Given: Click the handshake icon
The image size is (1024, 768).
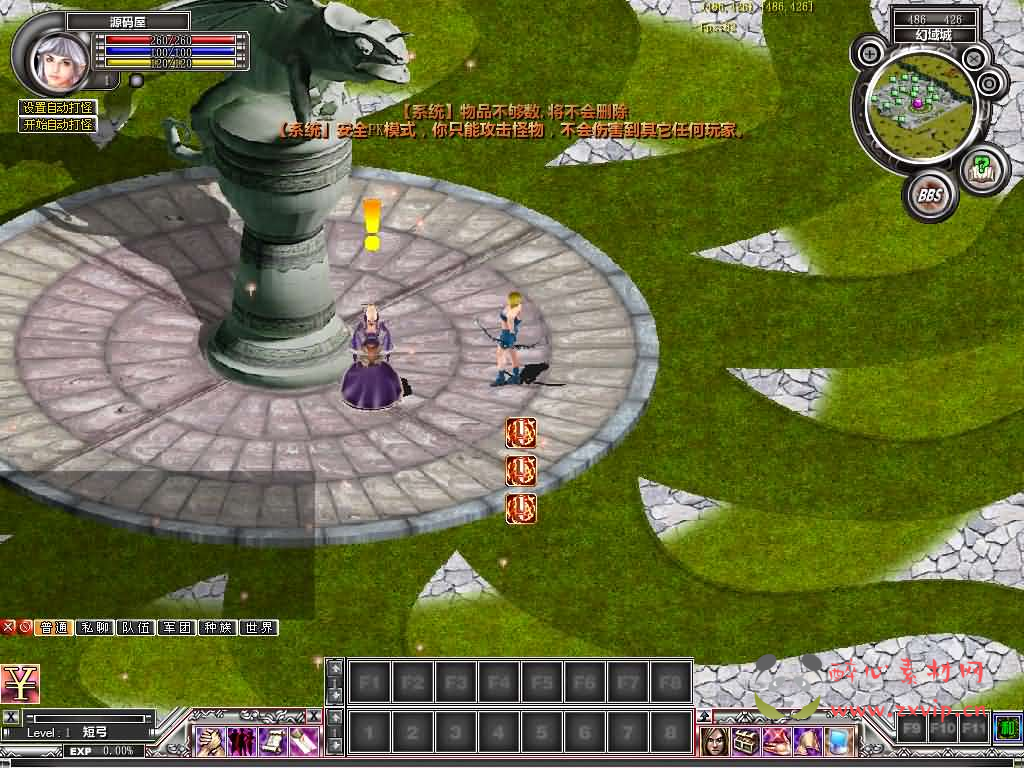Looking at the screenshot, I should click(x=210, y=741).
